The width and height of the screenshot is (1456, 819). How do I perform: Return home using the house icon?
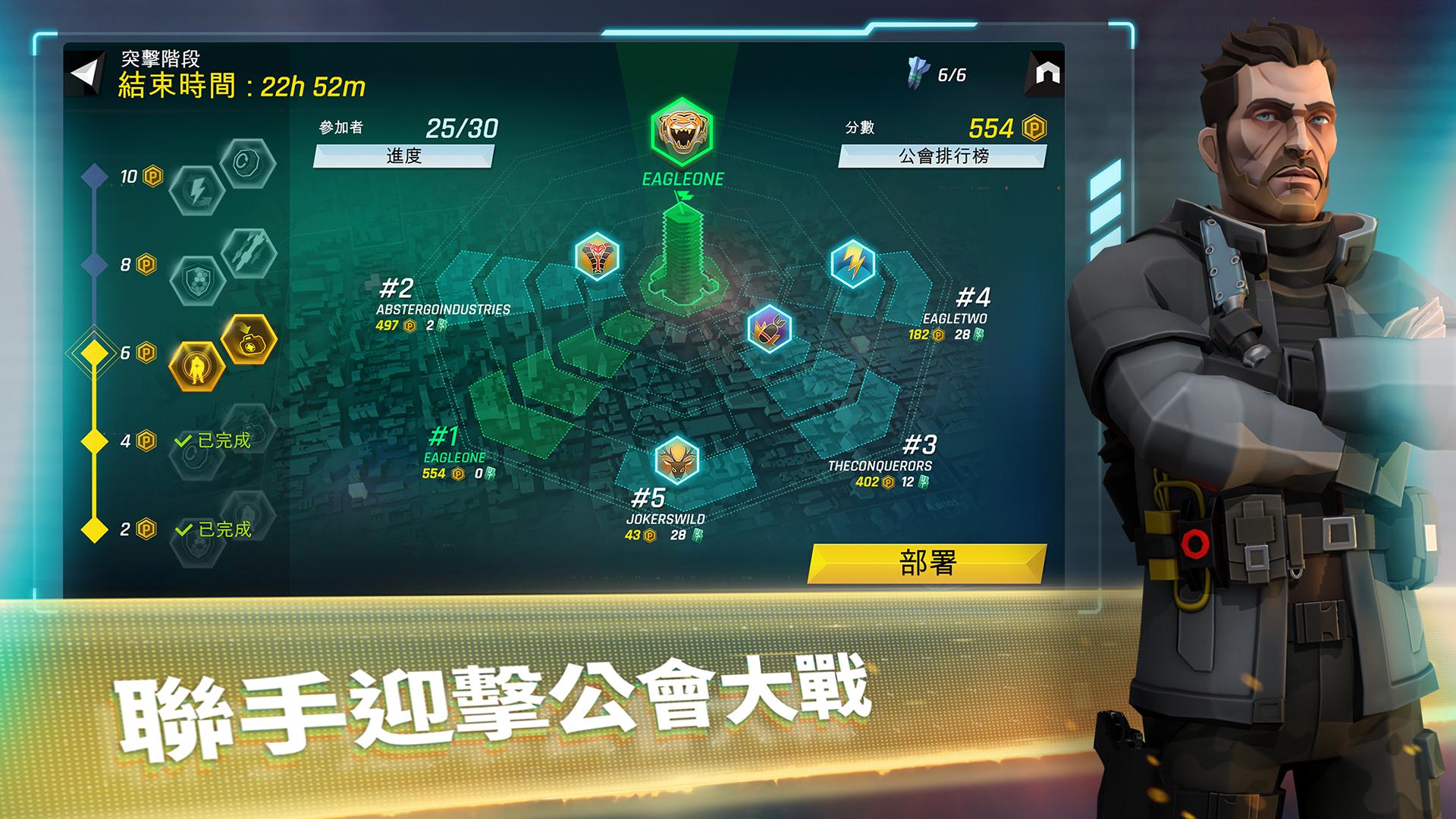[x=1046, y=71]
